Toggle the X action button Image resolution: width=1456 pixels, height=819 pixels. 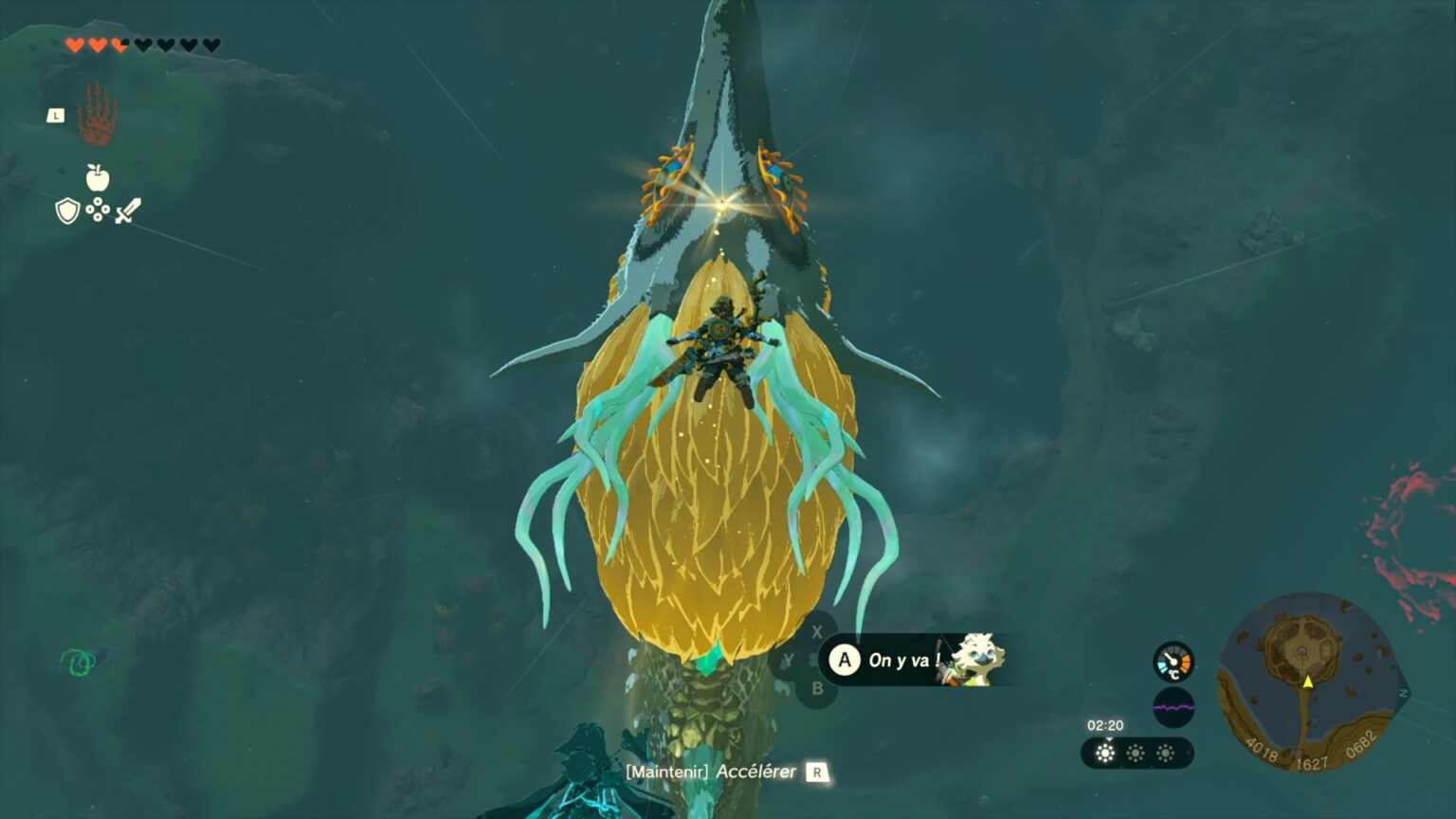point(817,632)
